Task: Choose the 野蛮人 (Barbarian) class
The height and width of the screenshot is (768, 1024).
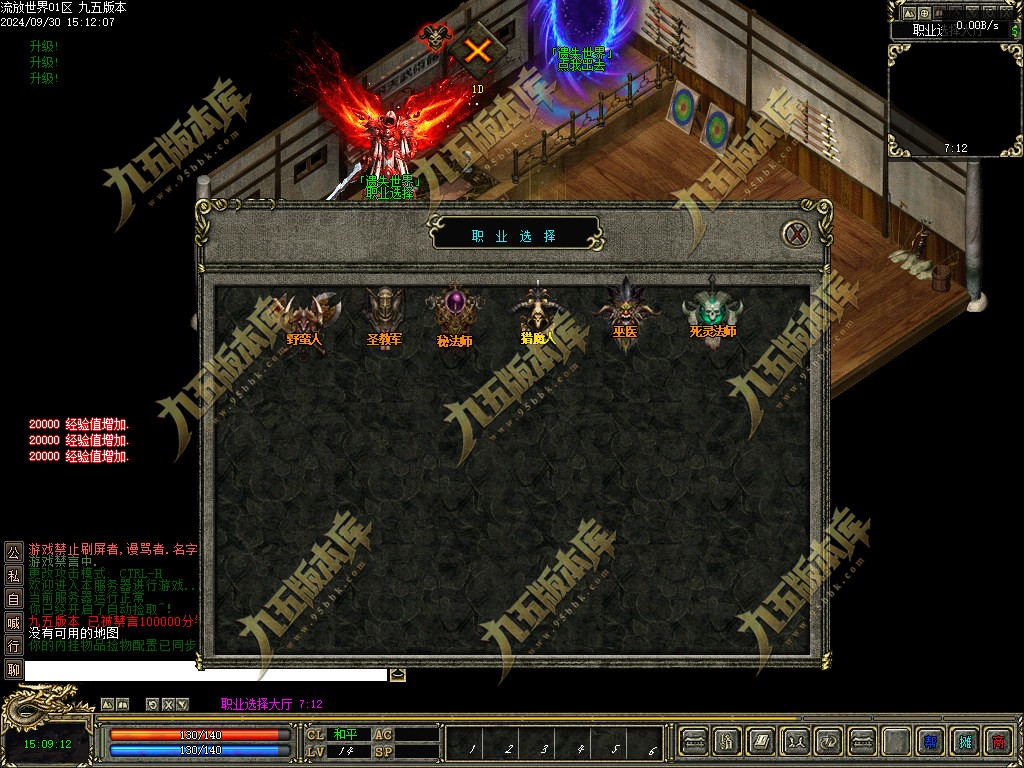Action: 304,320
